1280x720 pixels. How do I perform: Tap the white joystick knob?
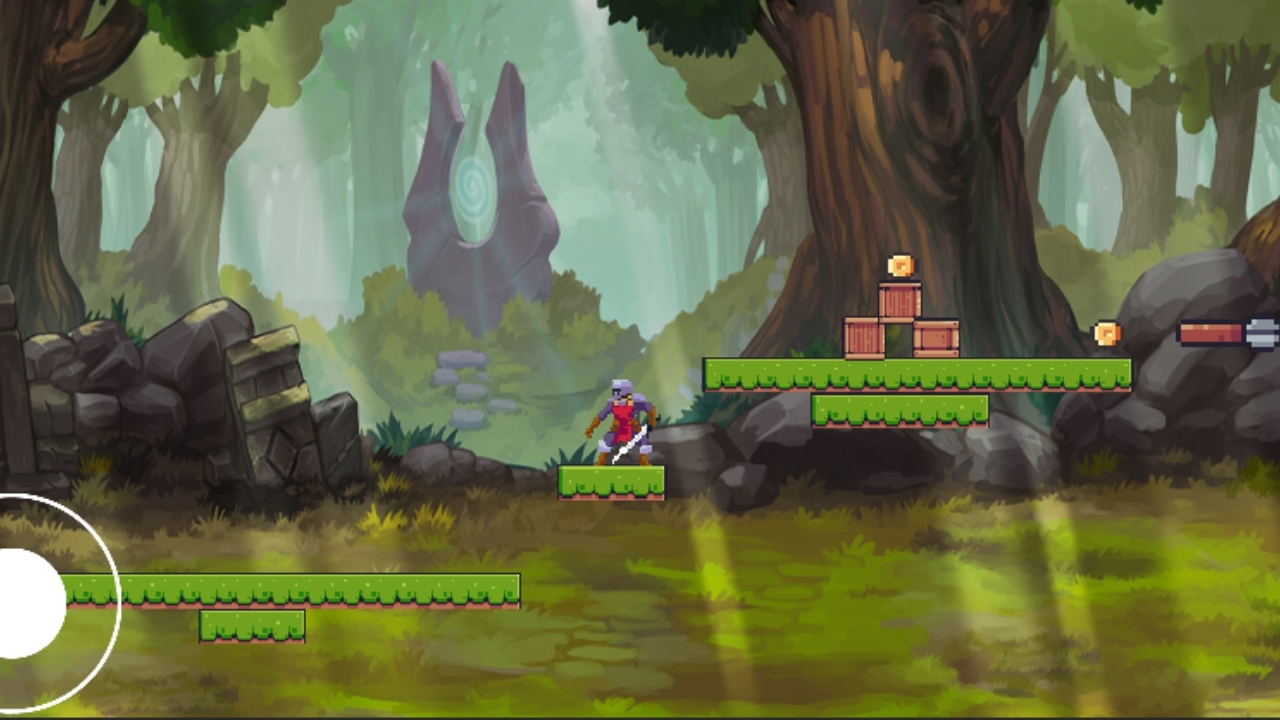[22, 600]
